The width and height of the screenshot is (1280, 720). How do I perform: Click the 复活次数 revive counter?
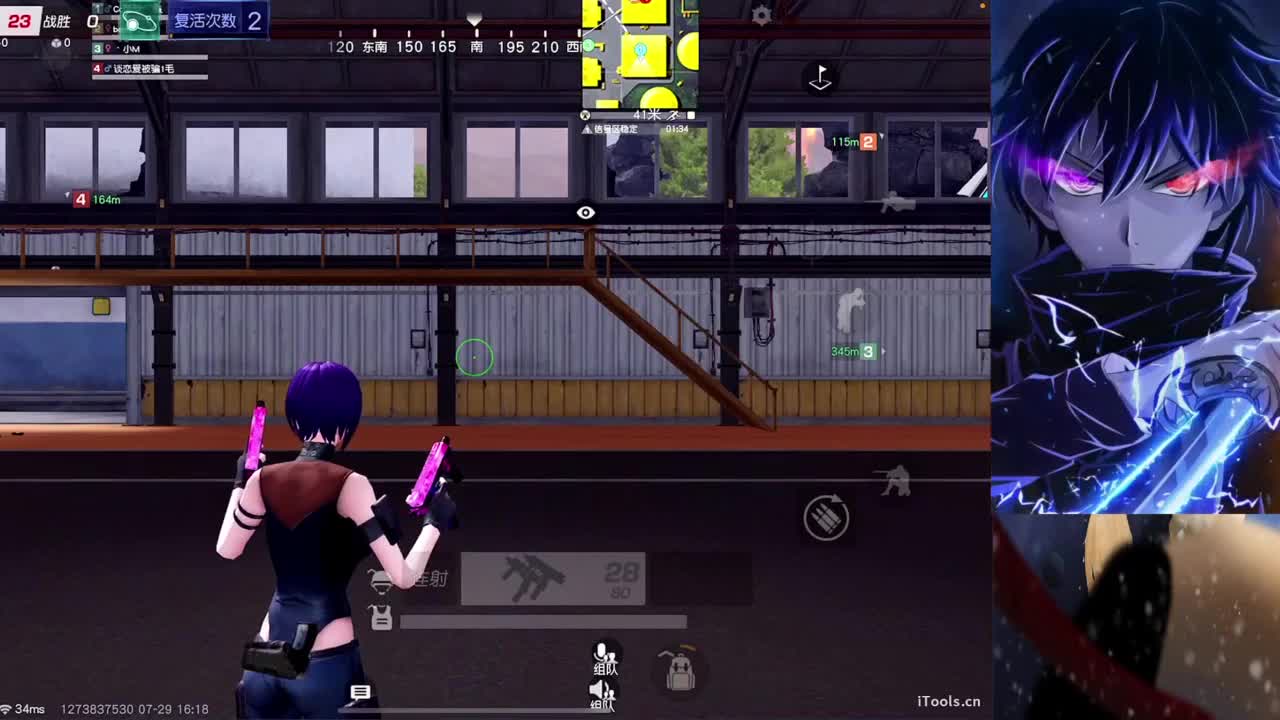(x=205, y=21)
